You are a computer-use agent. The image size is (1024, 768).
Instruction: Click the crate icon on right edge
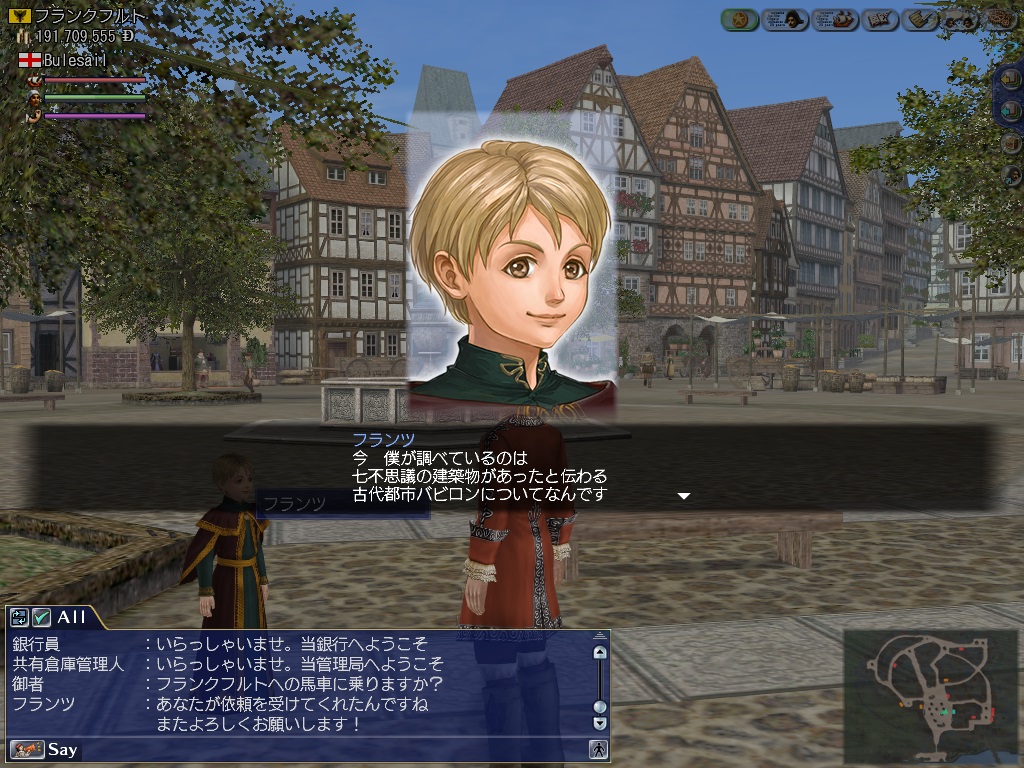tap(1012, 144)
